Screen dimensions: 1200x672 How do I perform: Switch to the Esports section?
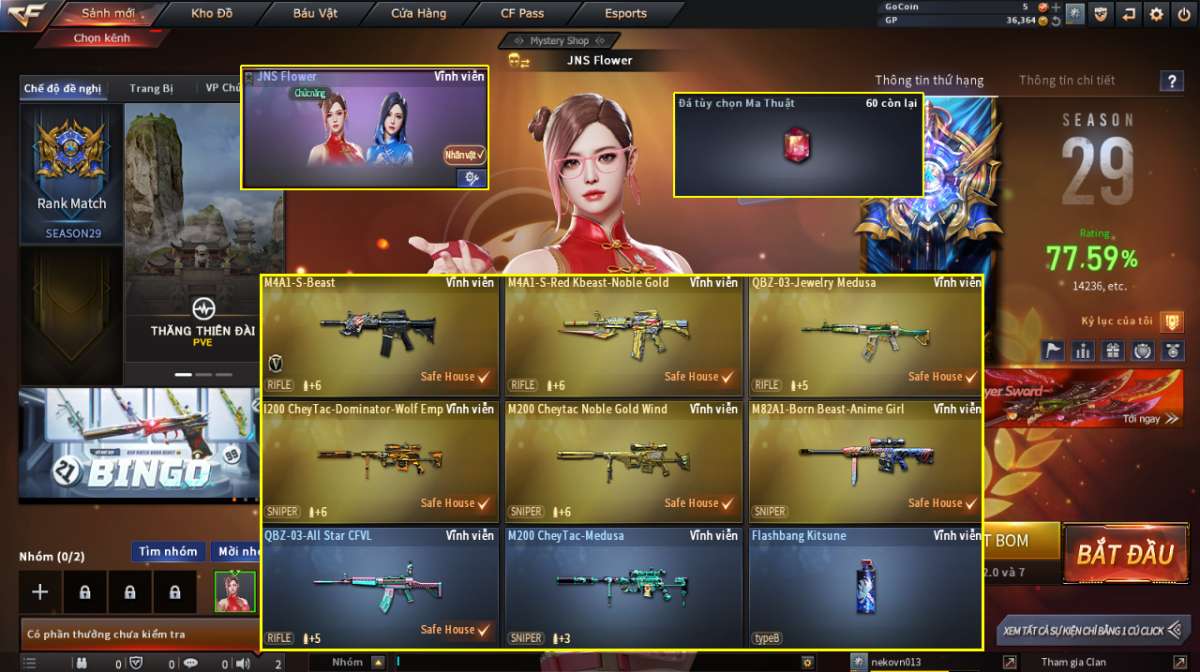[x=626, y=14]
